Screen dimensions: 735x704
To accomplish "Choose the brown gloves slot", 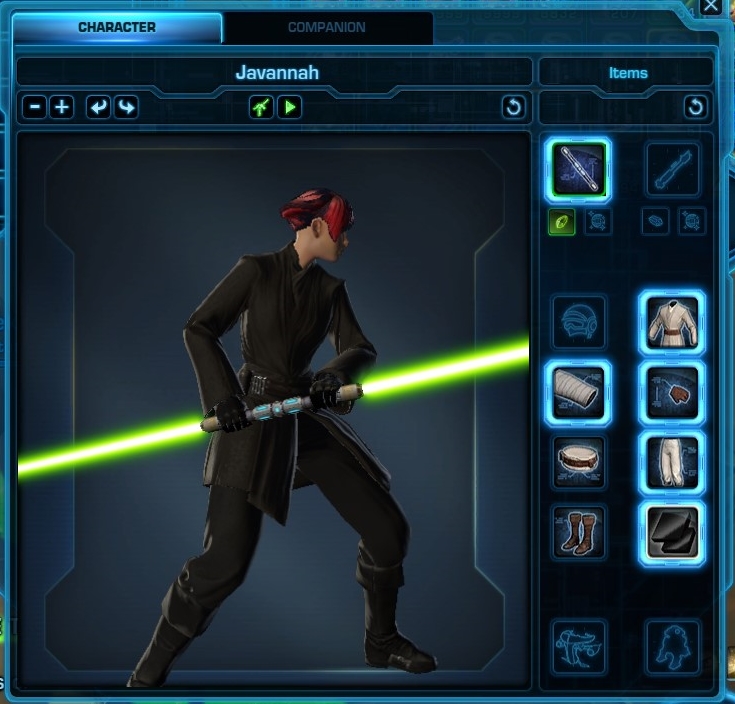I will (671, 392).
